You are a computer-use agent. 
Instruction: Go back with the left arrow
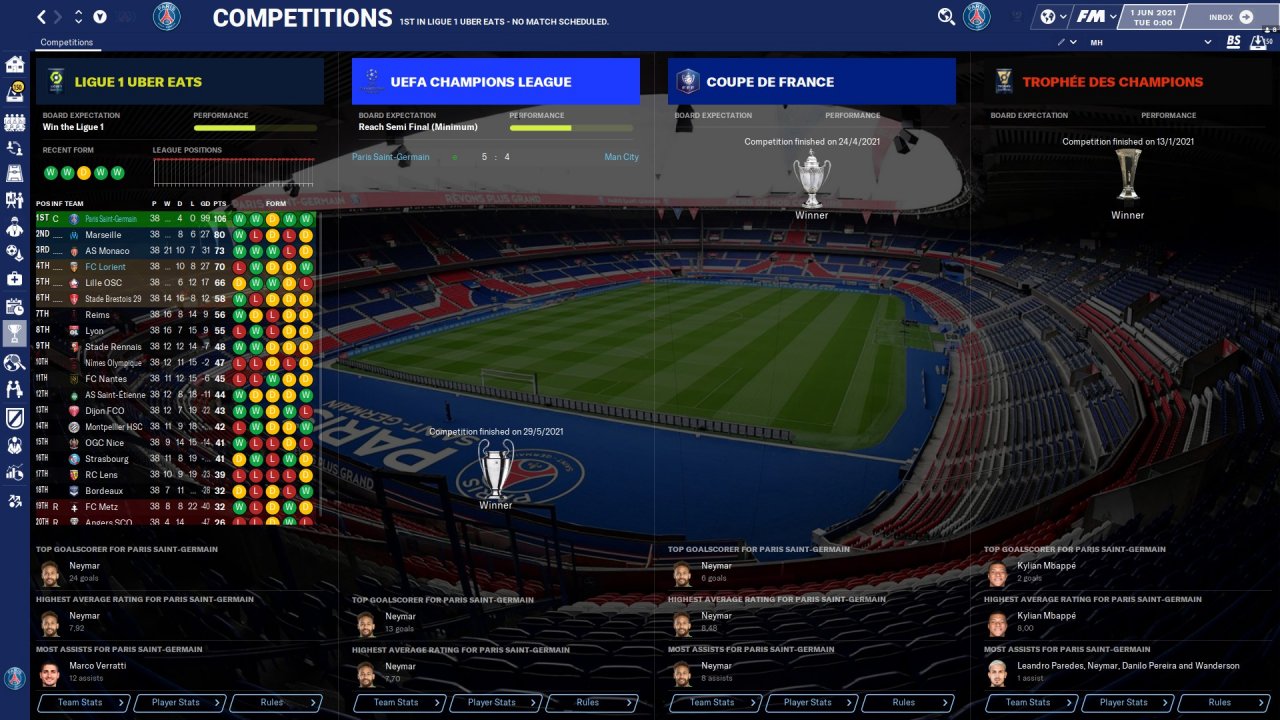(41, 17)
